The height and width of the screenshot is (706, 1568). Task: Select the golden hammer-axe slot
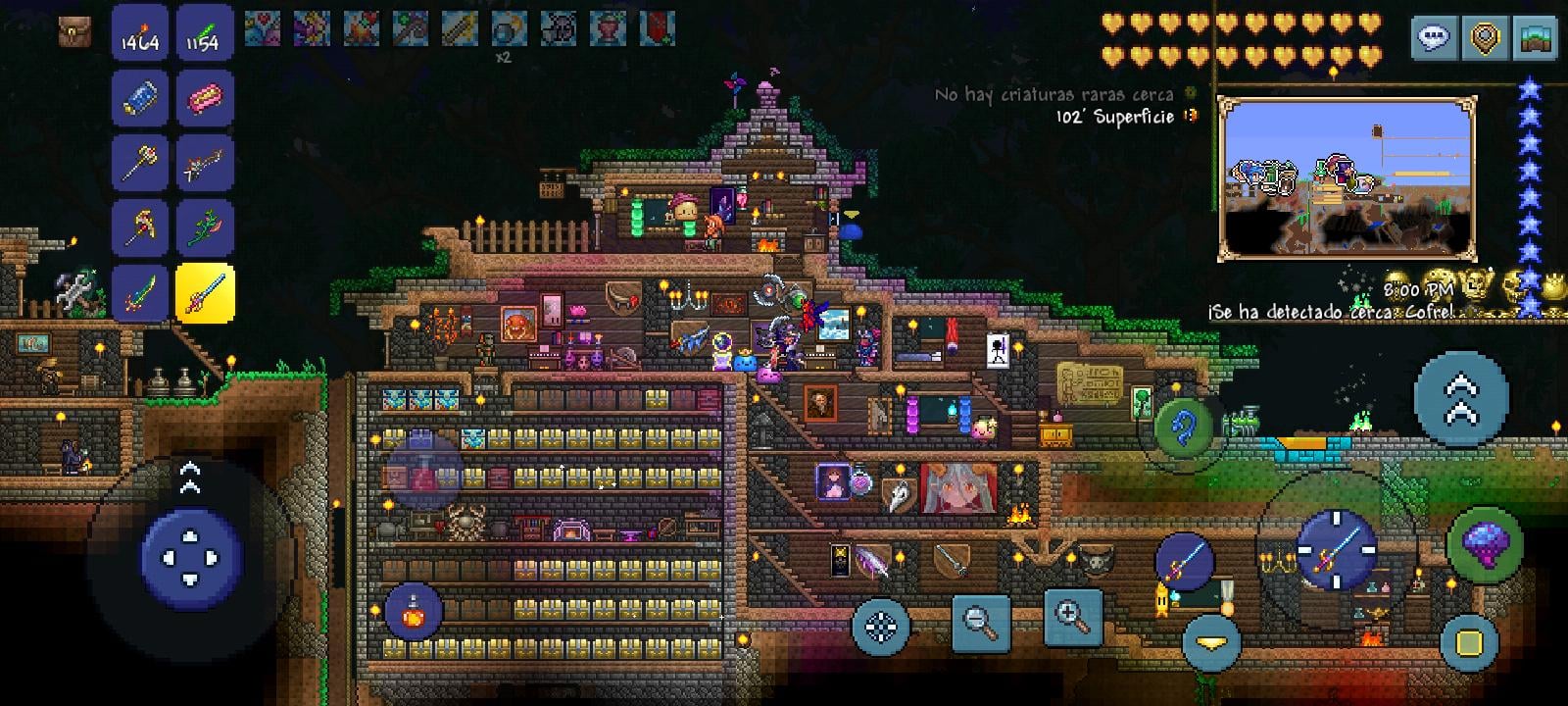(x=140, y=163)
